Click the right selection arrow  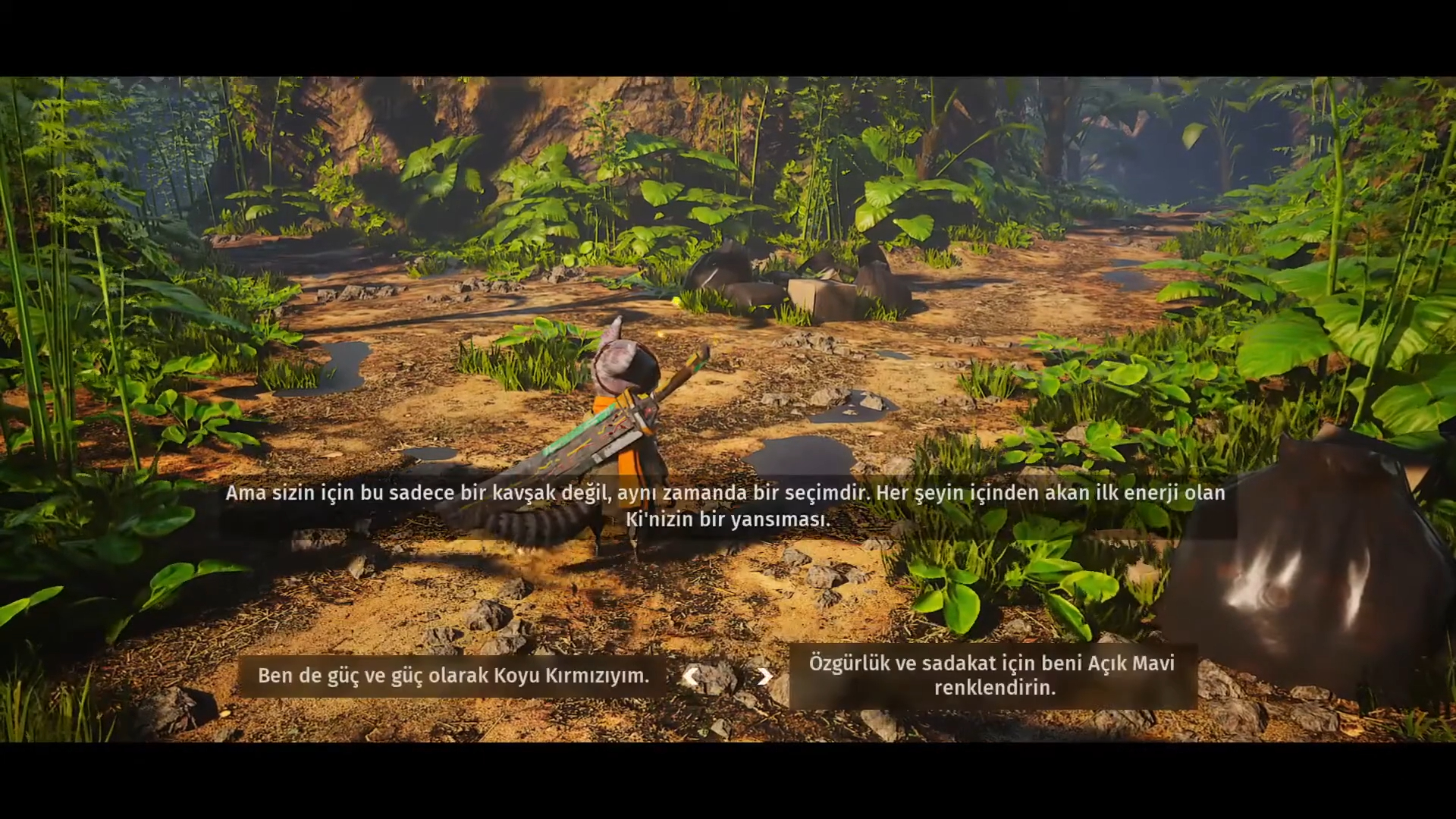tap(764, 676)
